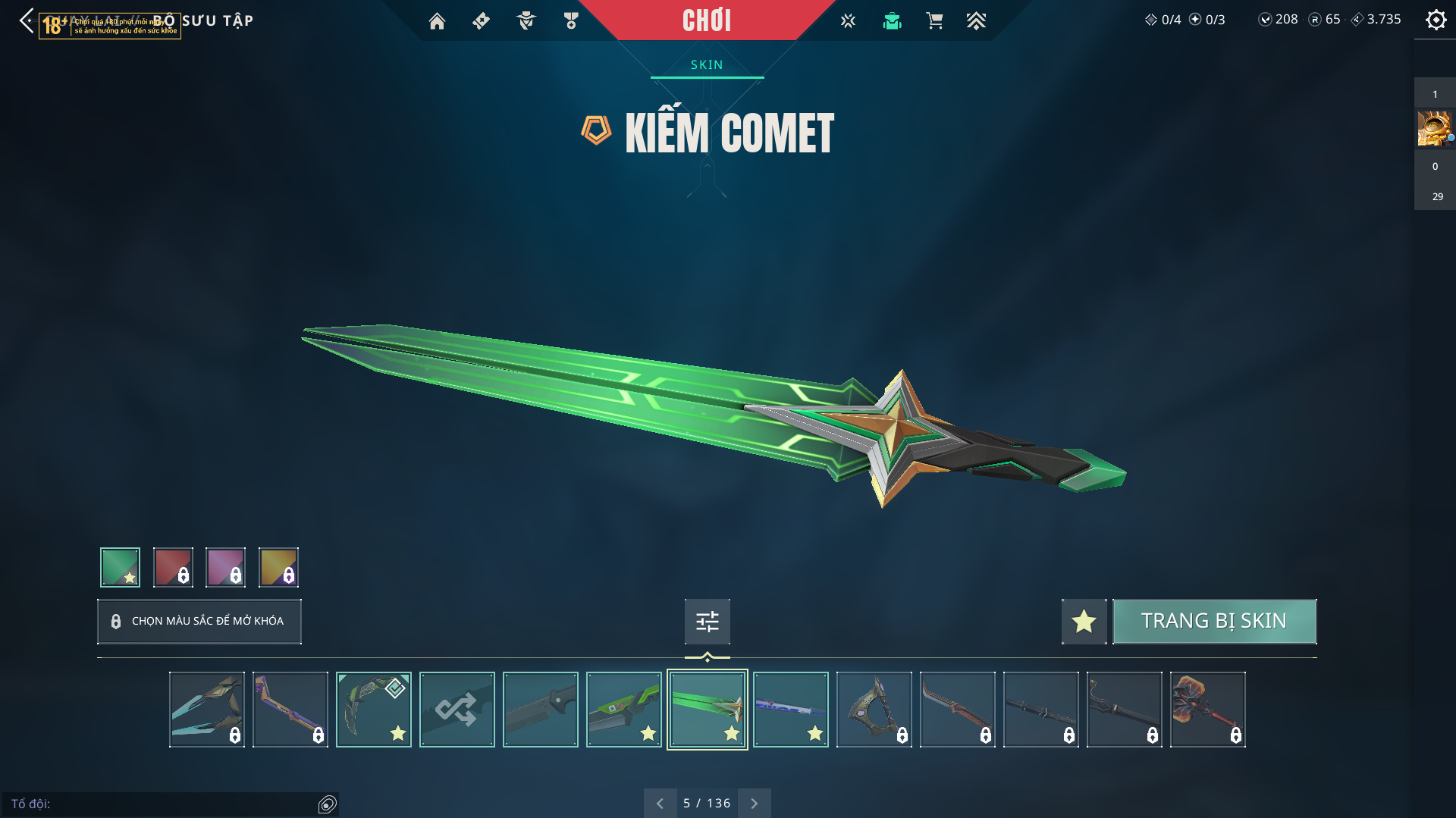
Task: Click CHỌN MÀU SẮC ĐỂ MỞ KHÓA button
Action: 199,621
